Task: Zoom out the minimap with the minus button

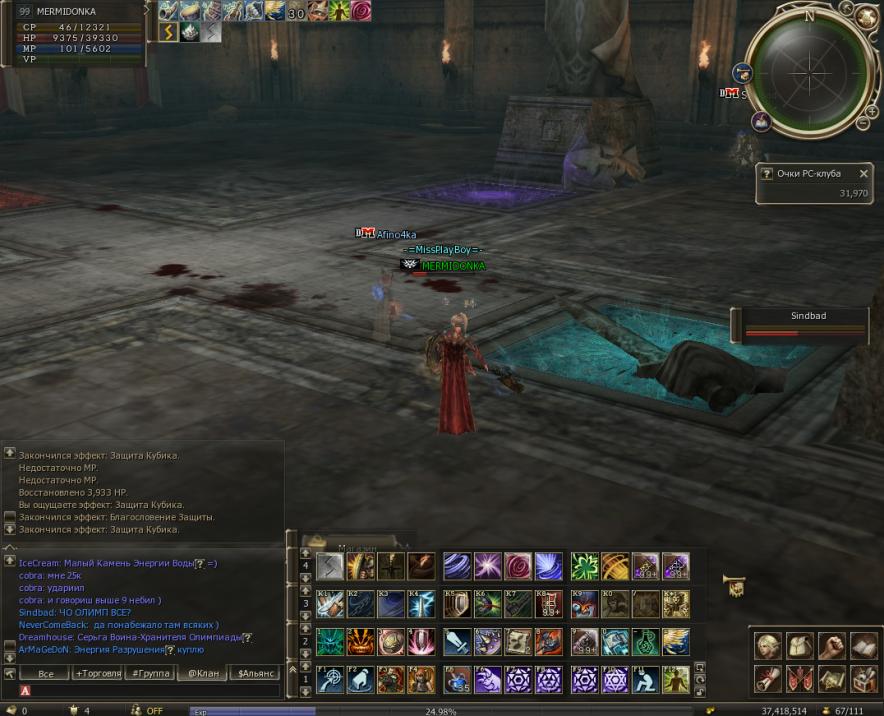Action: [861, 123]
